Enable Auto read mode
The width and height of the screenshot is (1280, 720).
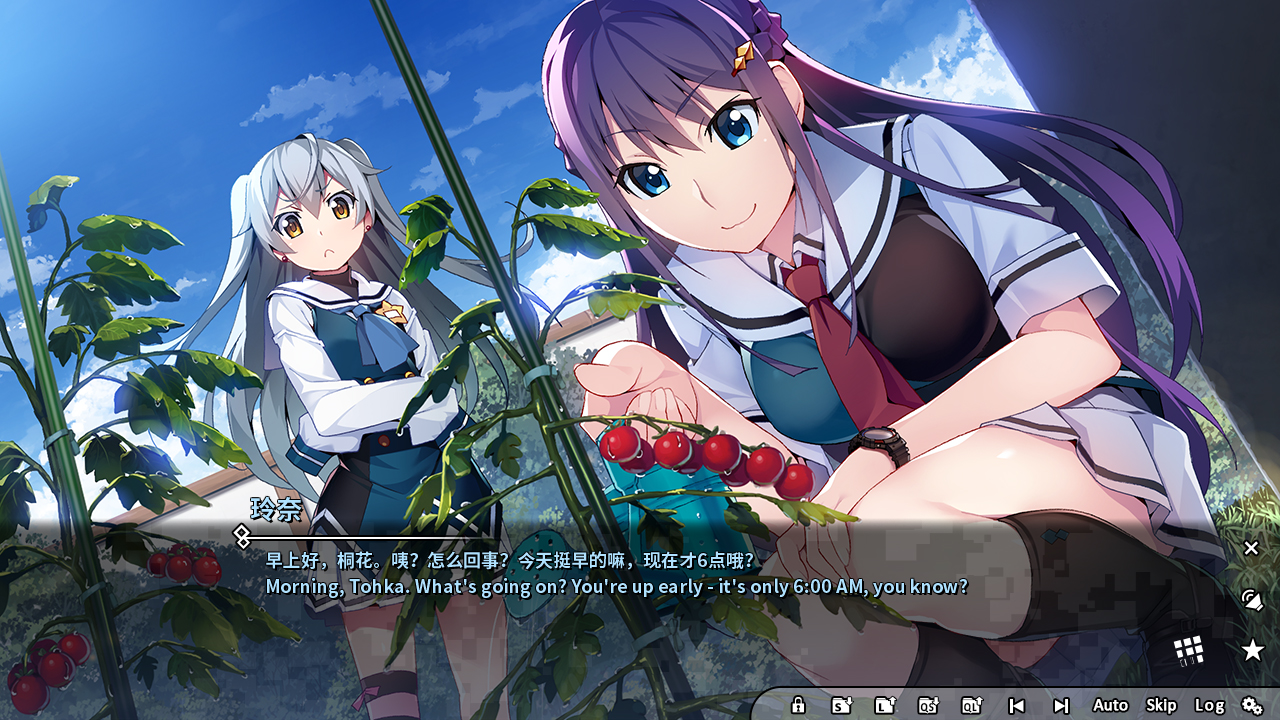(1110, 705)
